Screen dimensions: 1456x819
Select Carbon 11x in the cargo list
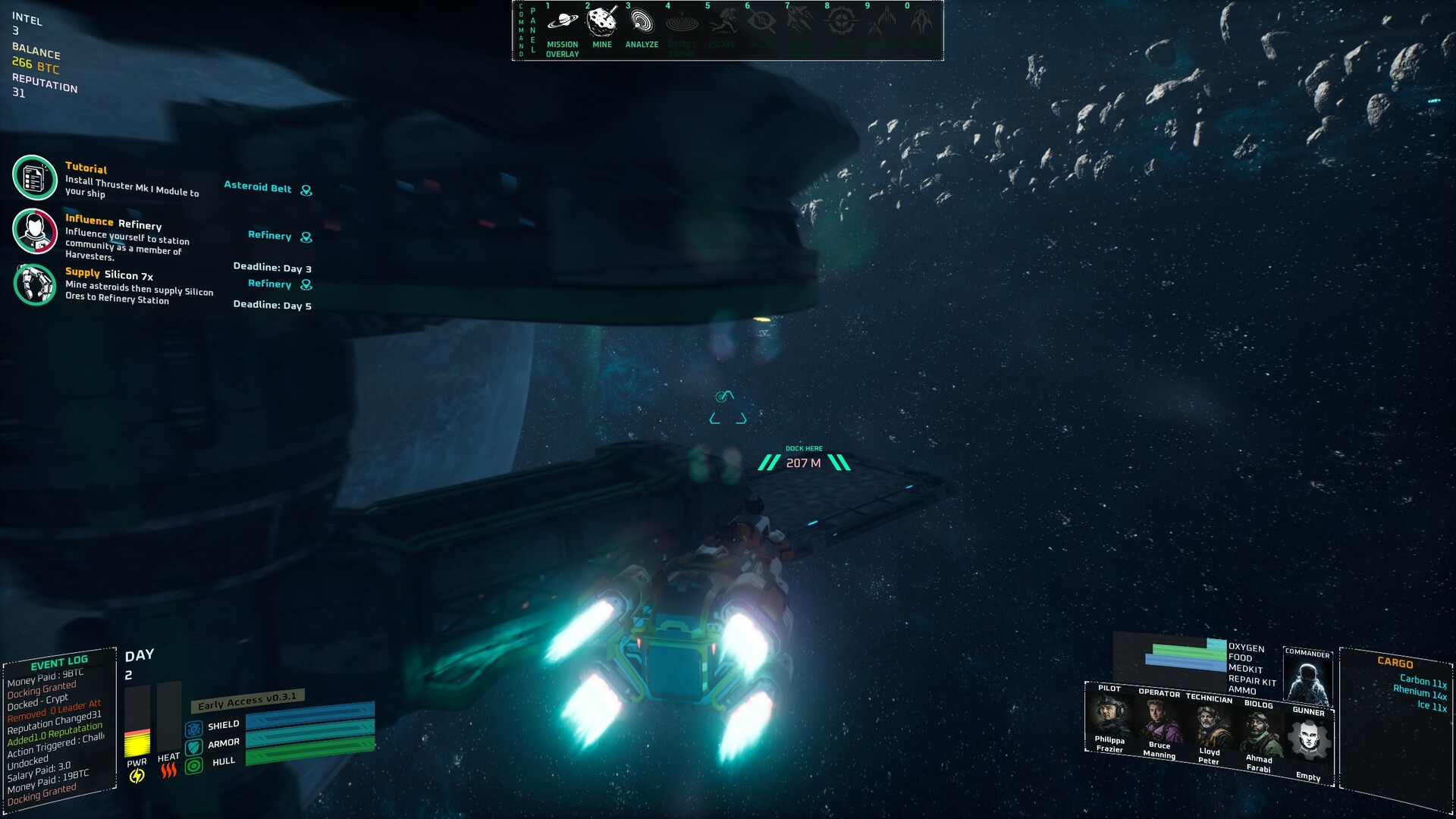click(1423, 681)
